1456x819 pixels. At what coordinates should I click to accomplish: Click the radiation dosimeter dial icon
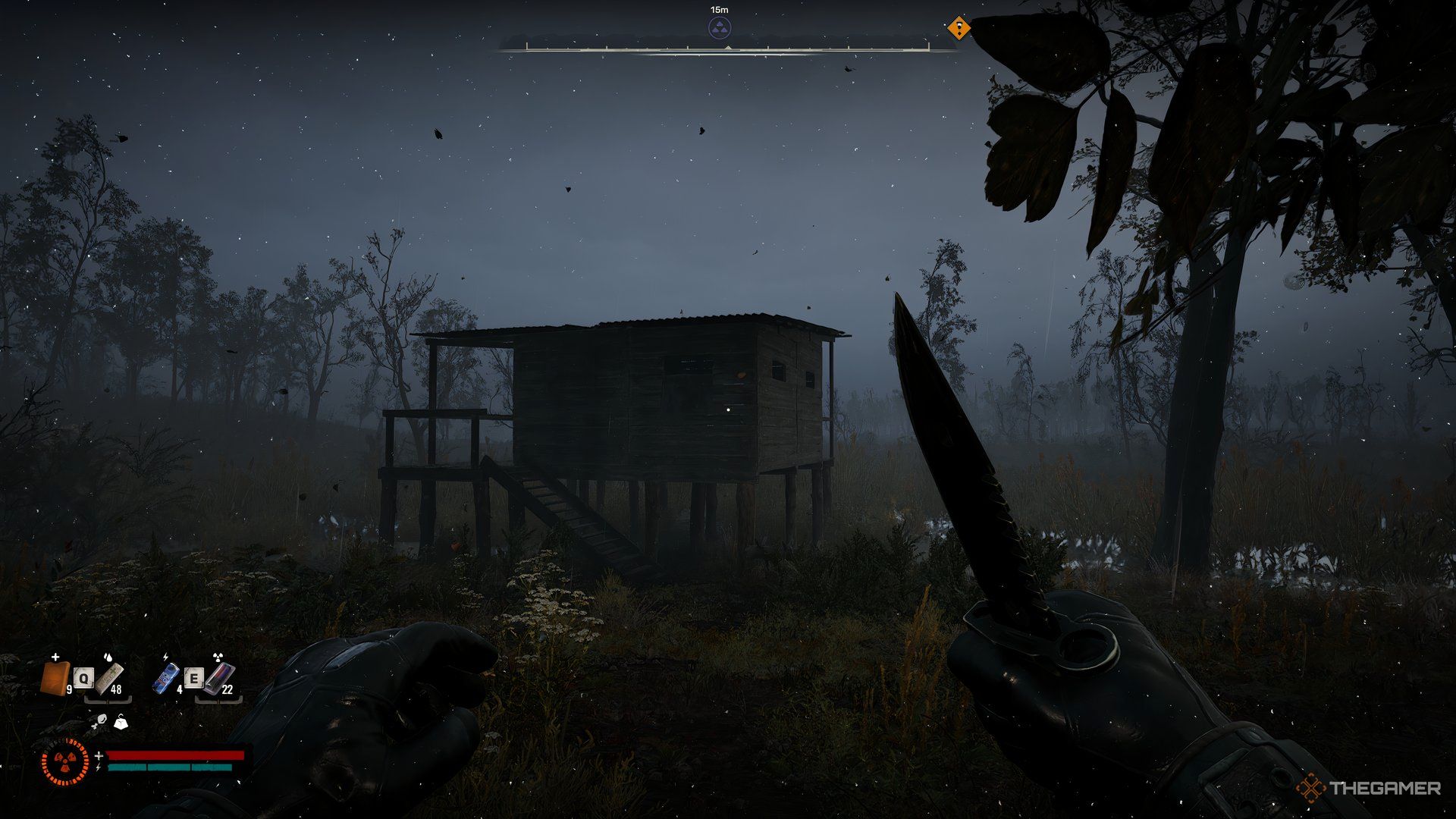click(x=66, y=762)
